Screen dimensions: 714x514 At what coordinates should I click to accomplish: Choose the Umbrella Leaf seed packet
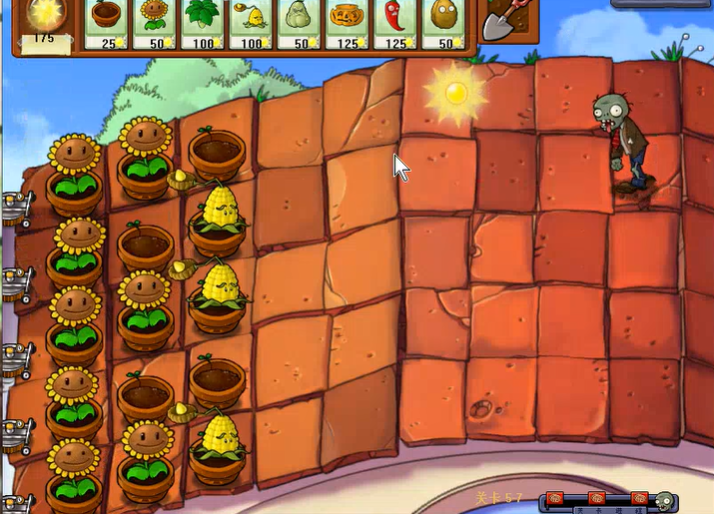203,22
